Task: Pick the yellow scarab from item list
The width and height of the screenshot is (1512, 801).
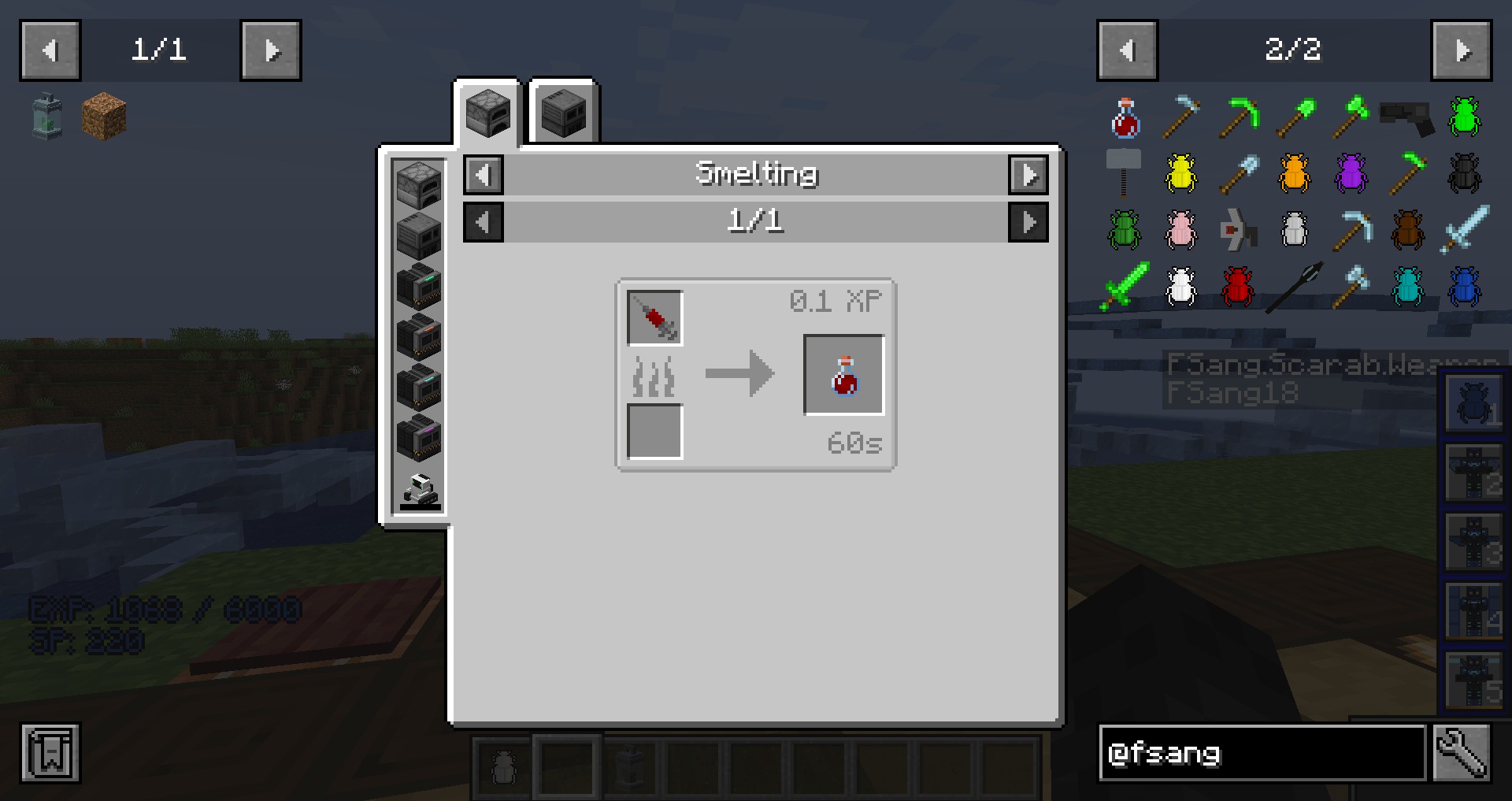Action: [x=1181, y=173]
